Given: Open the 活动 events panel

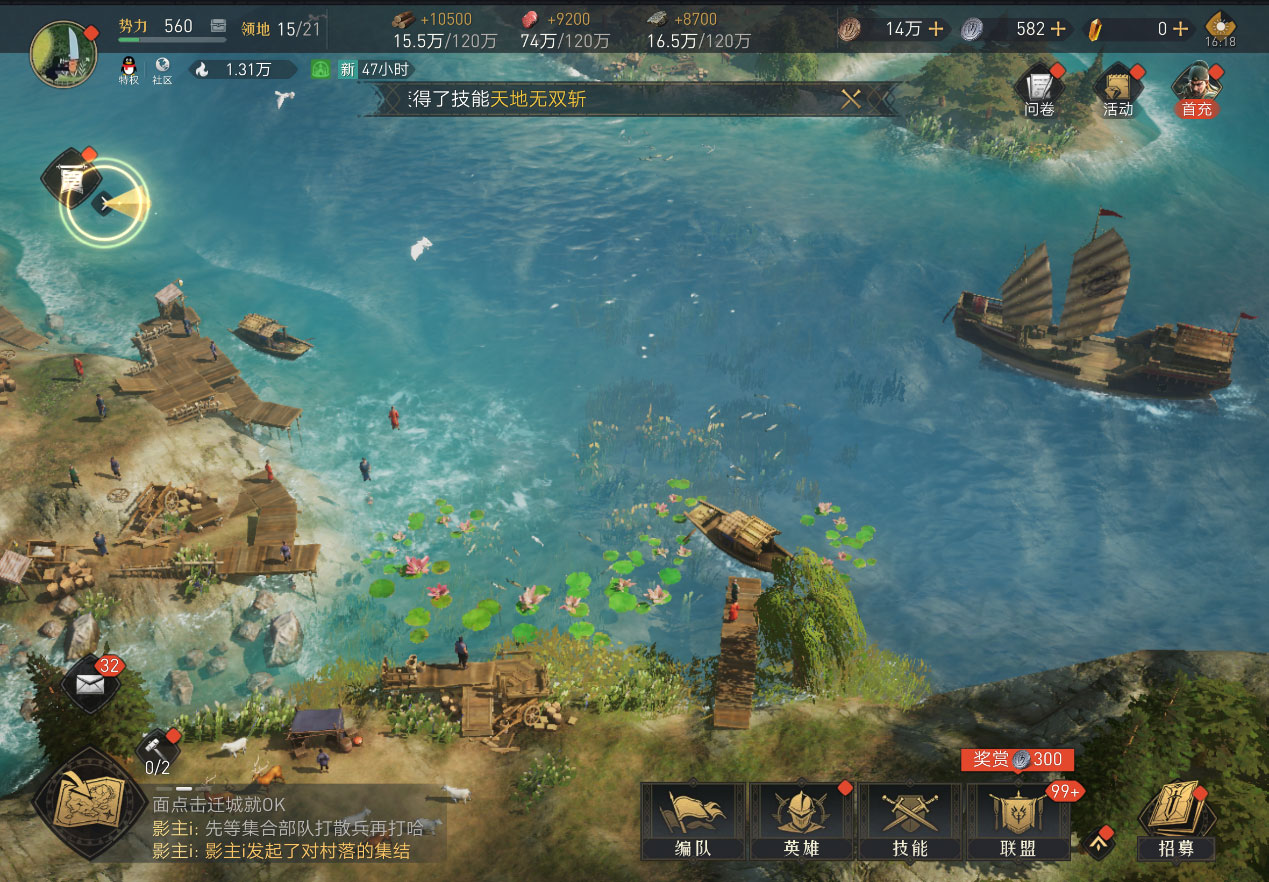Looking at the screenshot, I should [x=1118, y=90].
